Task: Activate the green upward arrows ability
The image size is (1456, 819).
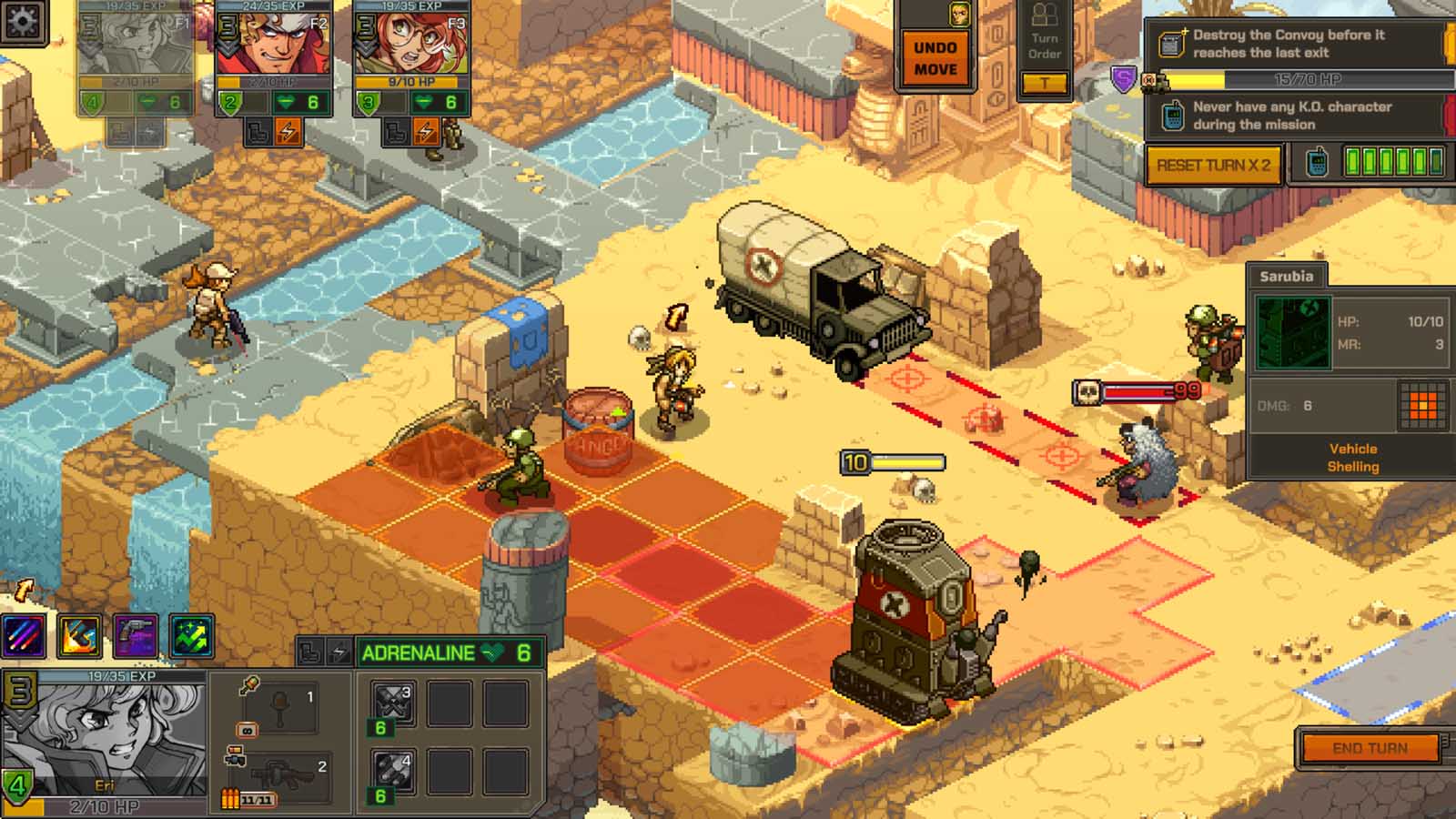Action: [191, 636]
